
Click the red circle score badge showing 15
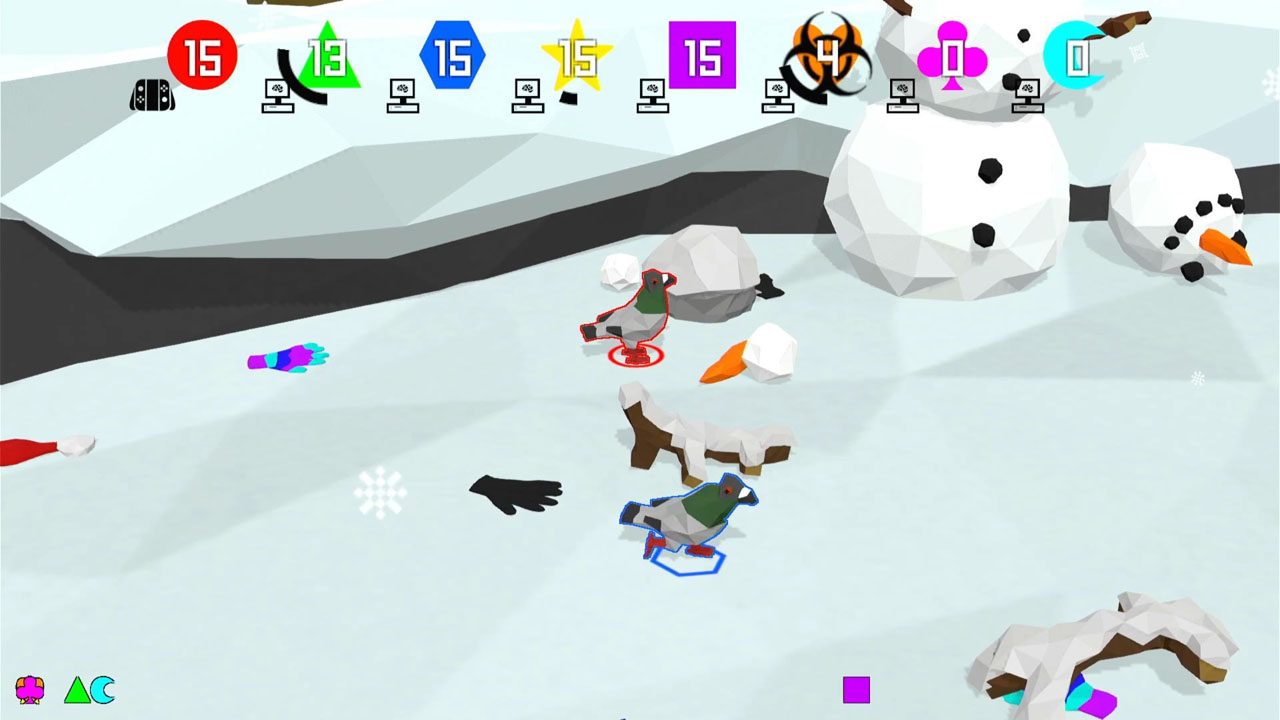click(x=203, y=57)
